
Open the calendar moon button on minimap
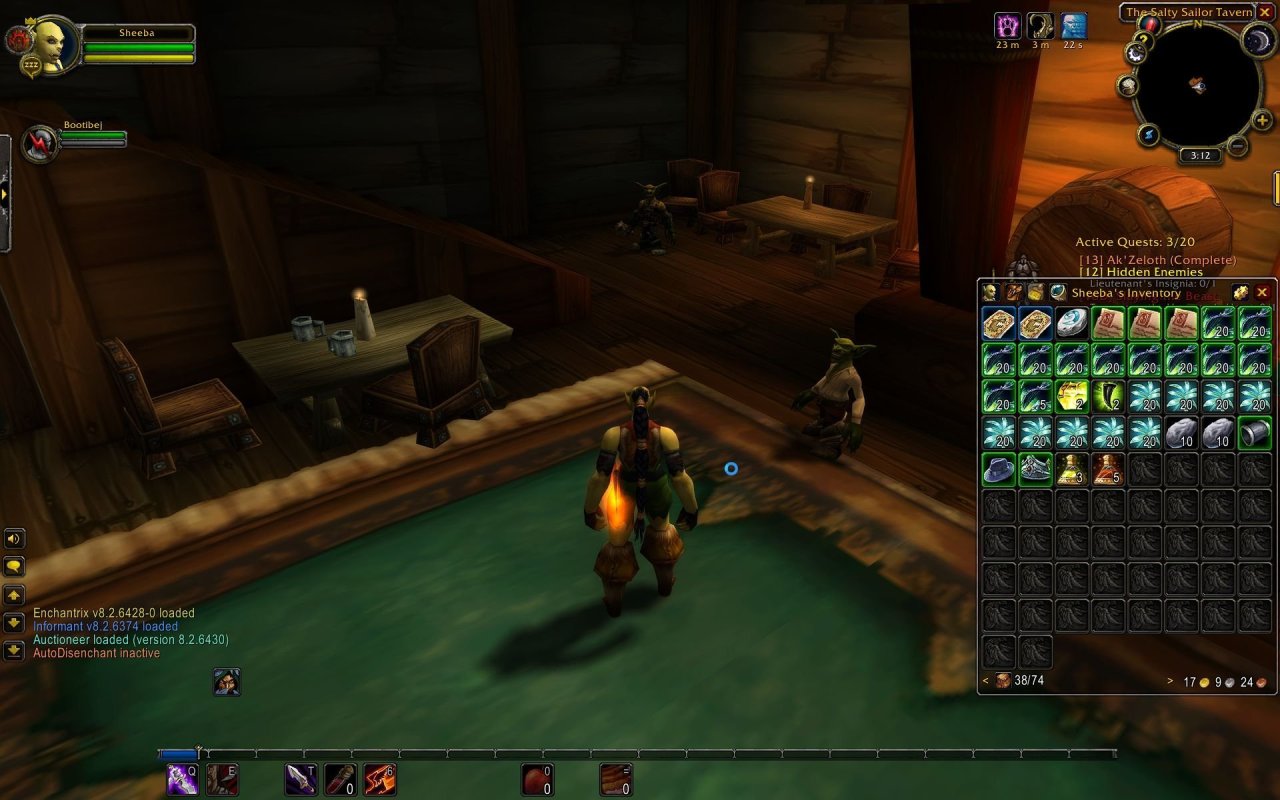click(1256, 40)
